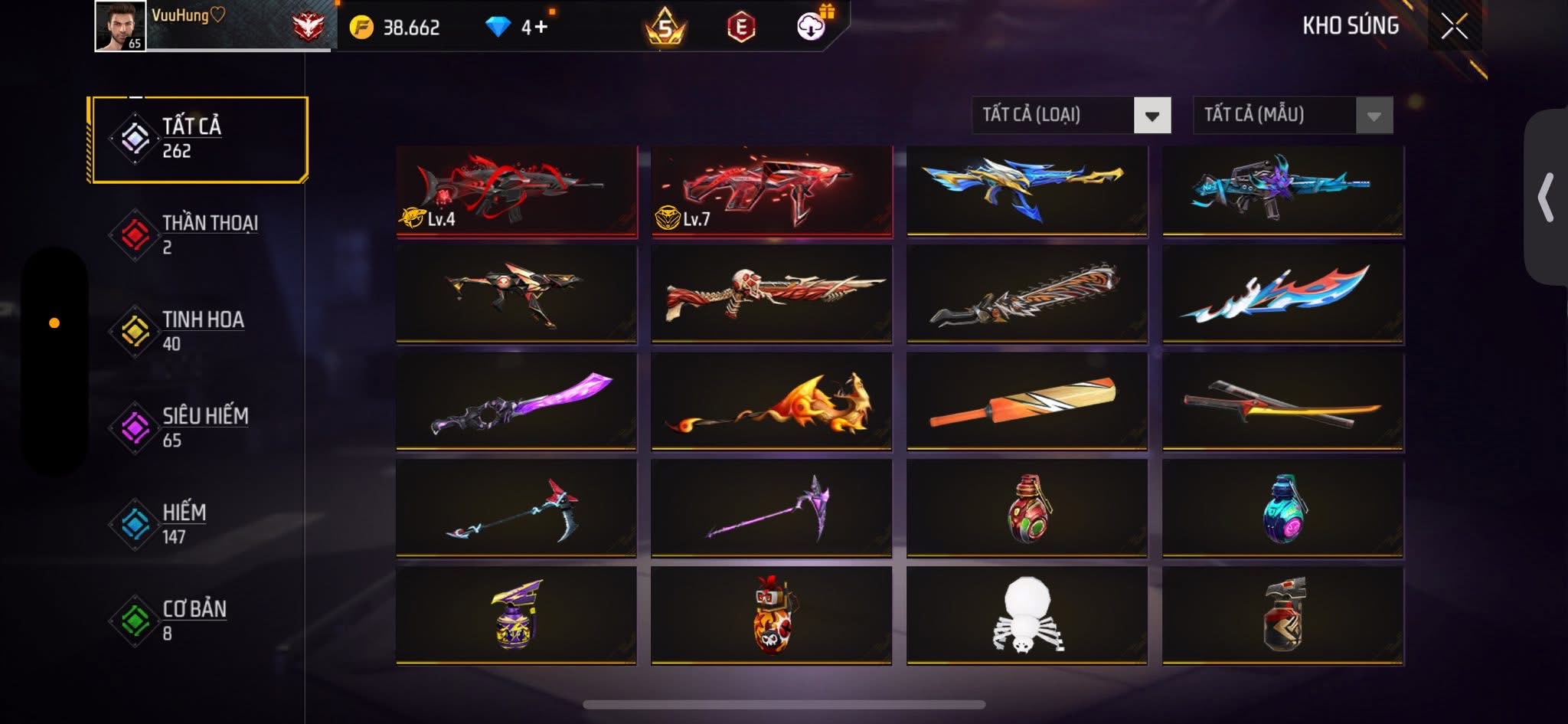
Task: Close the Kho Súng armory screen
Action: (1454, 26)
